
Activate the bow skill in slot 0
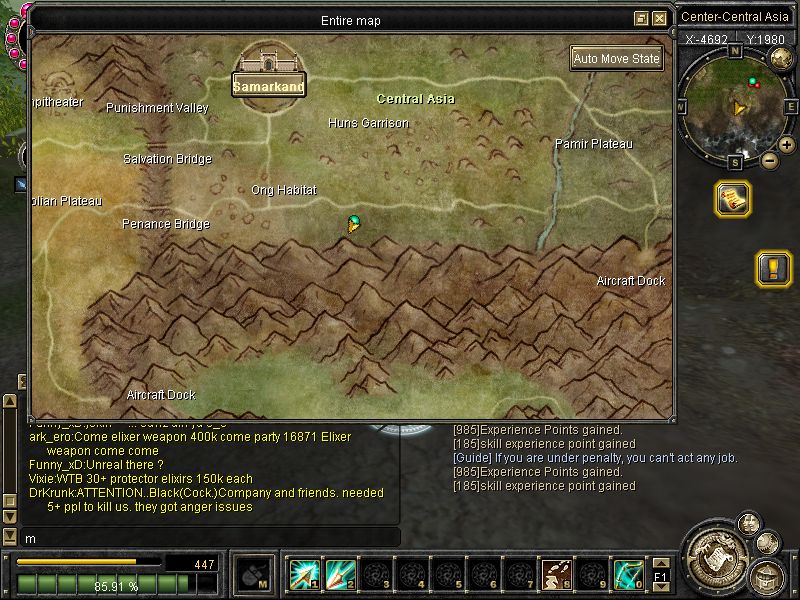pyautogui.click(x=627, y=574)
